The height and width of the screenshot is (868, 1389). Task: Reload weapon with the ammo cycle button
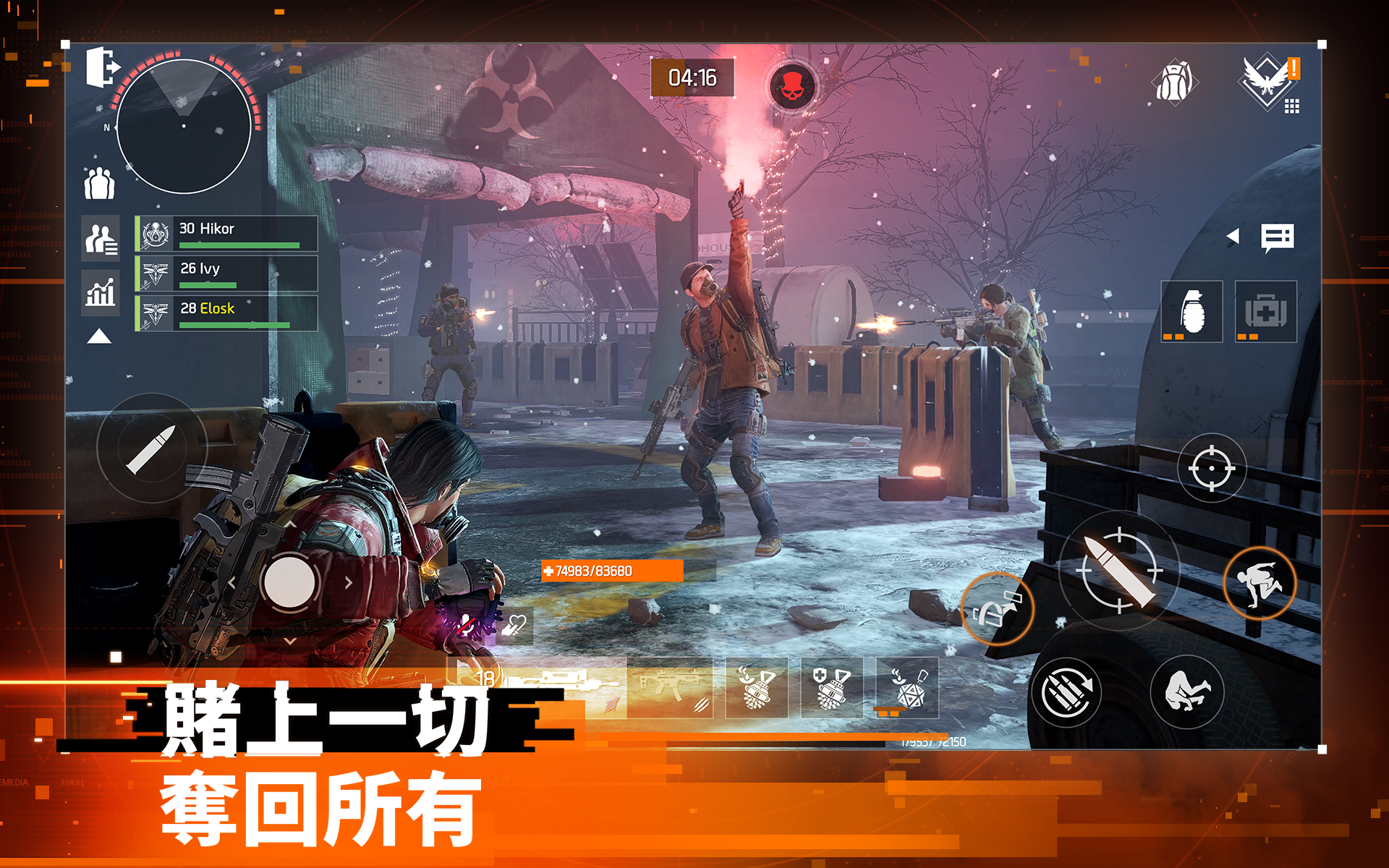click(1066, 693)
